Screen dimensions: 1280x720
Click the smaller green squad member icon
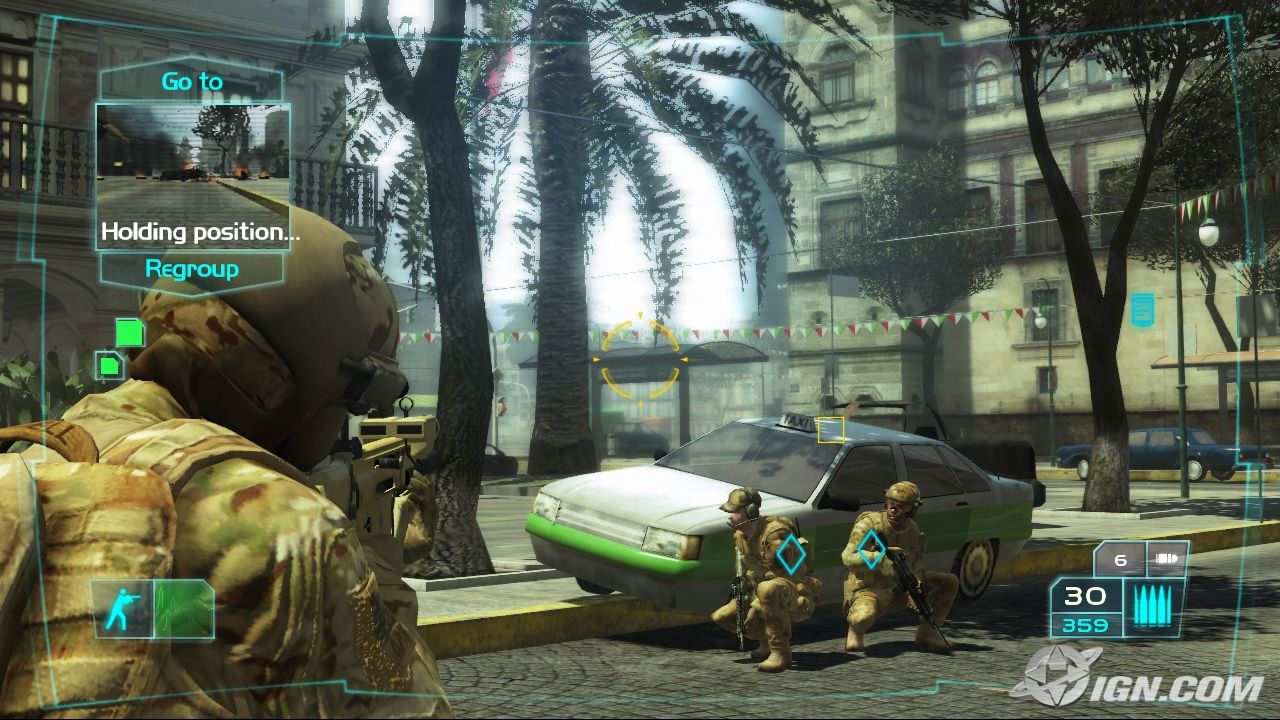[x=109, y=365]
